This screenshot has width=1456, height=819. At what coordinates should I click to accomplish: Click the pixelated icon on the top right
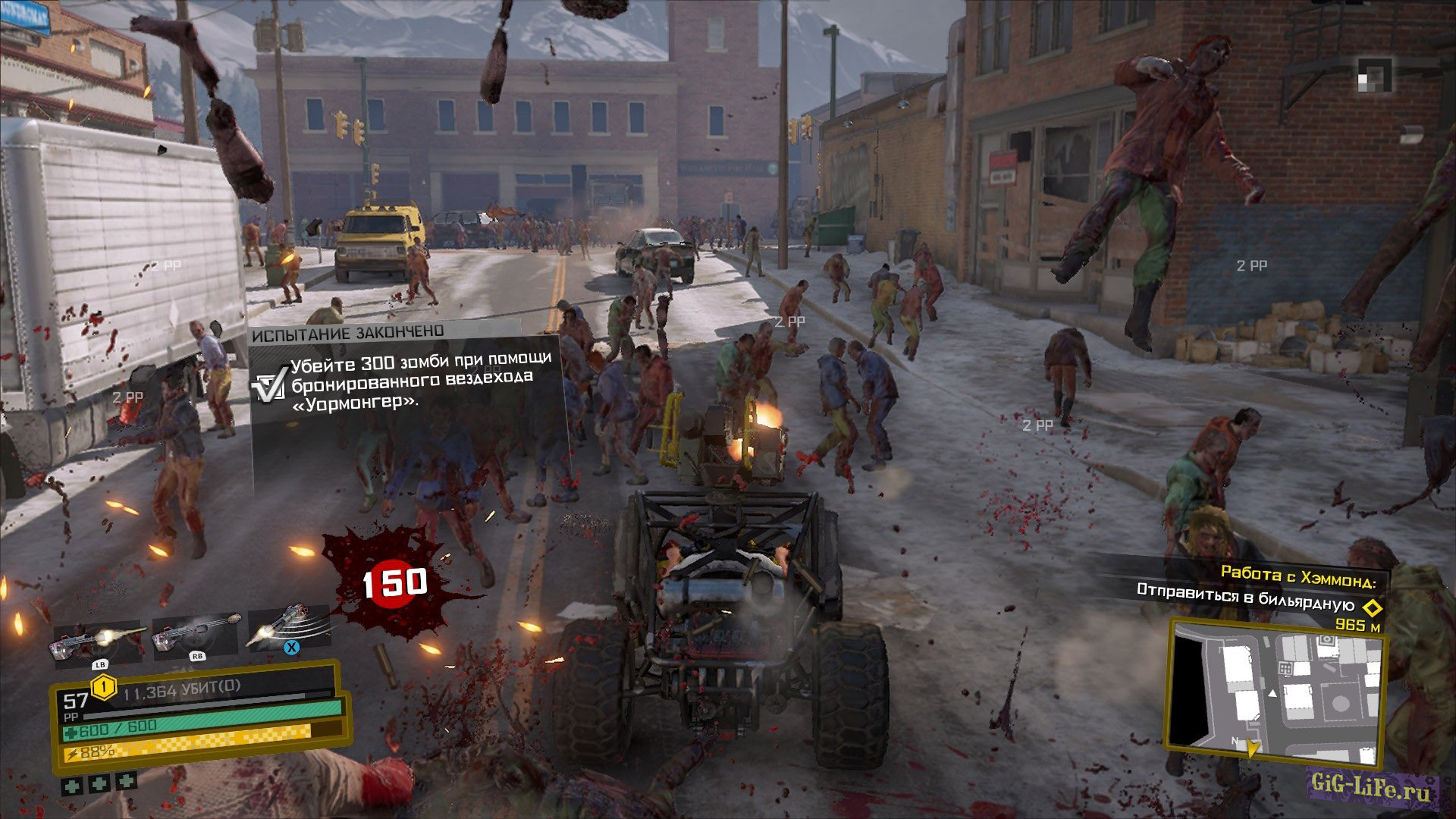(x=1374, y=75)
